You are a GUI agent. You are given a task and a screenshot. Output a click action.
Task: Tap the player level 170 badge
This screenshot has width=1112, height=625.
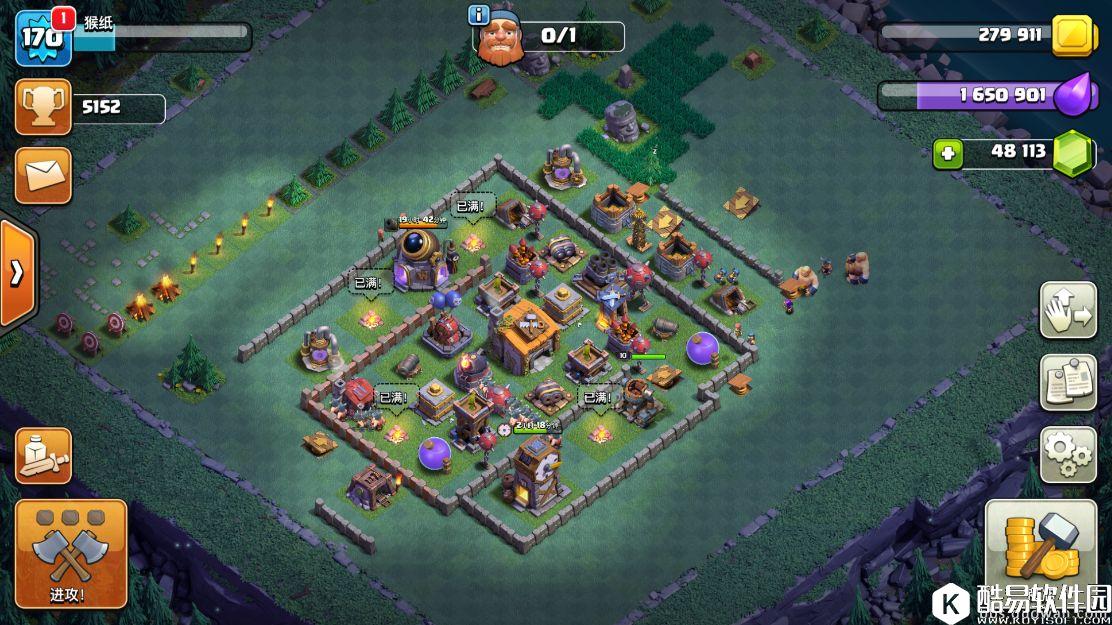43,37
